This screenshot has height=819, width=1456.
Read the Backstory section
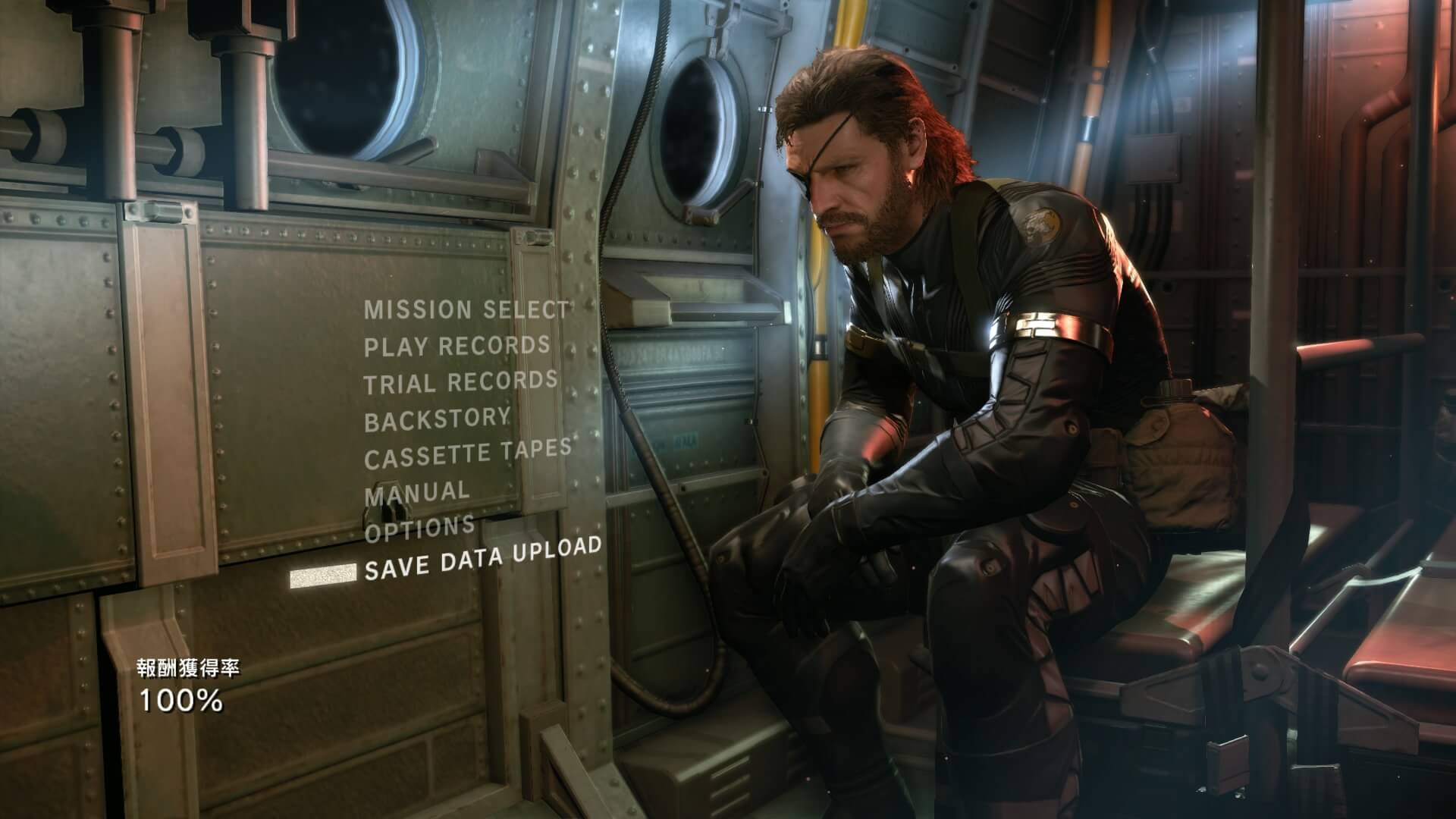(x=437, y=419)
